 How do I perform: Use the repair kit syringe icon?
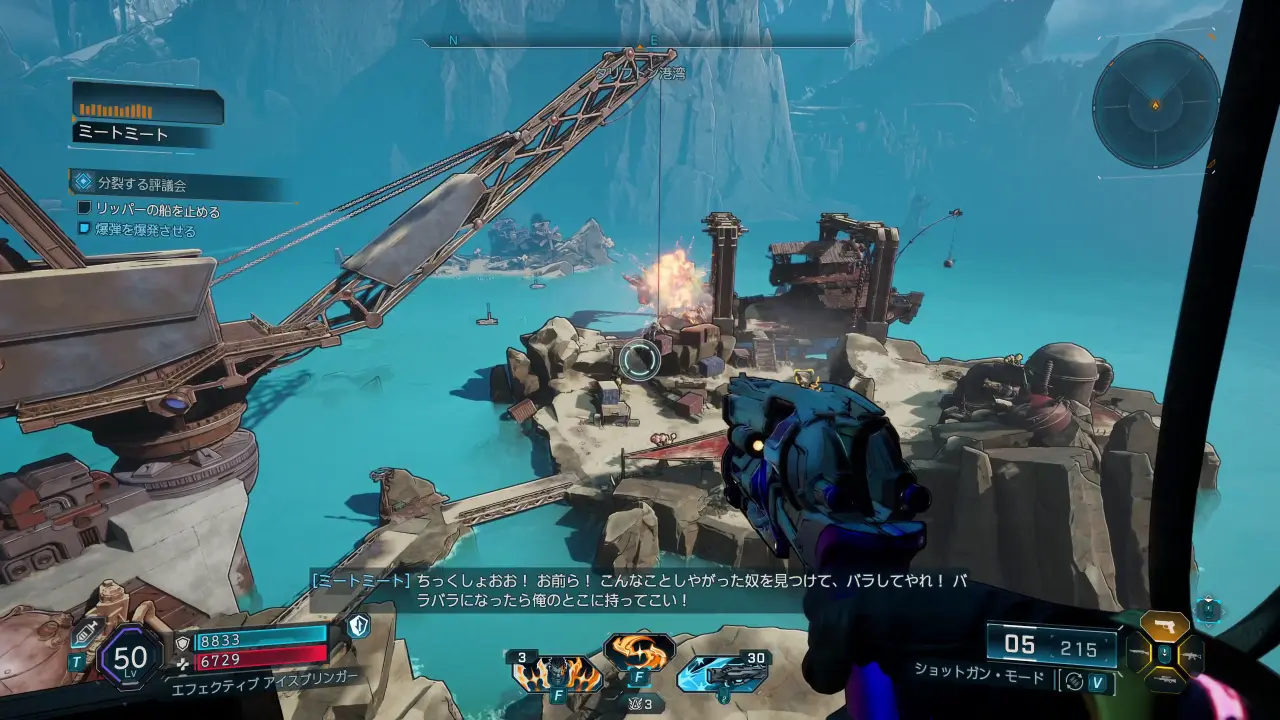(86, 631)
